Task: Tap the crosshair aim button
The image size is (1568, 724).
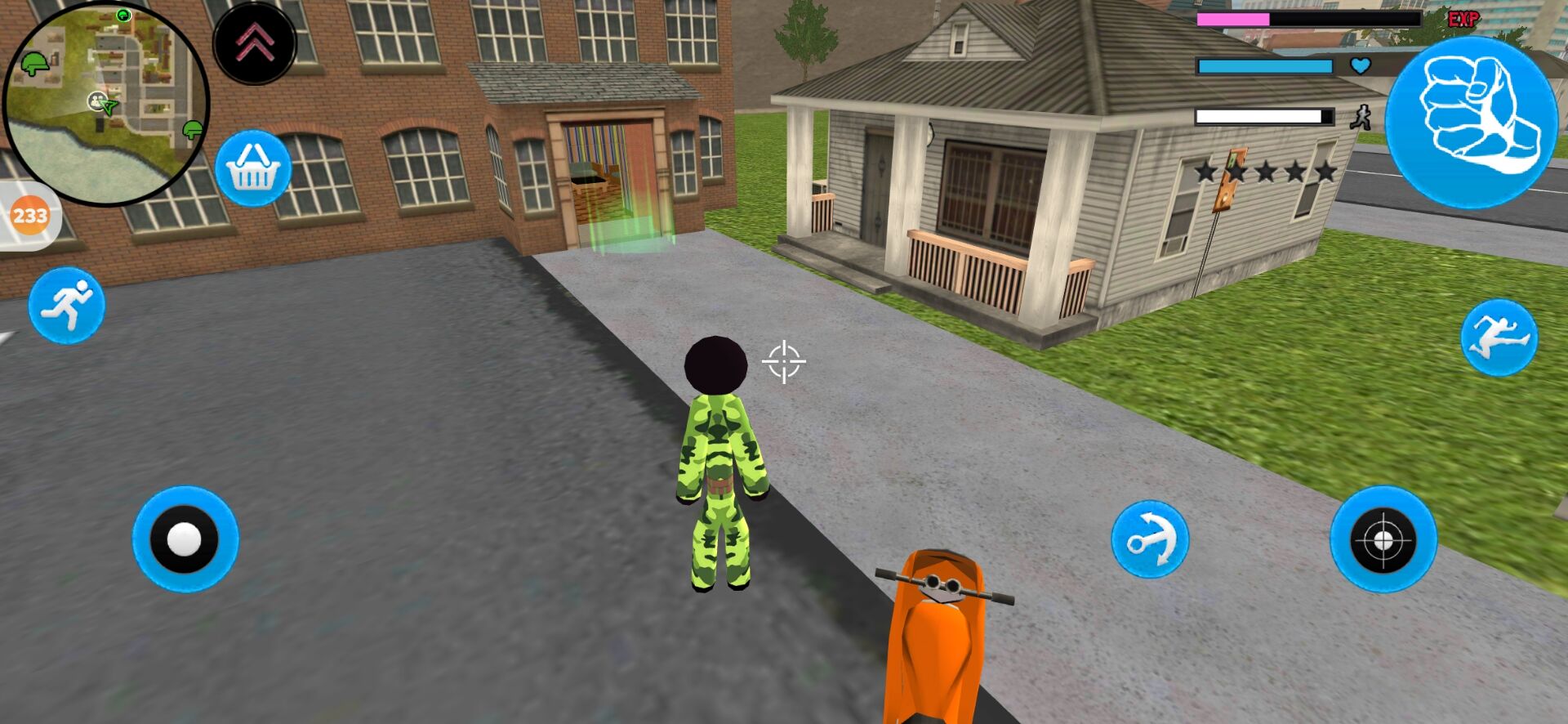Action: pyautogui.click(x=1383, y=539)
